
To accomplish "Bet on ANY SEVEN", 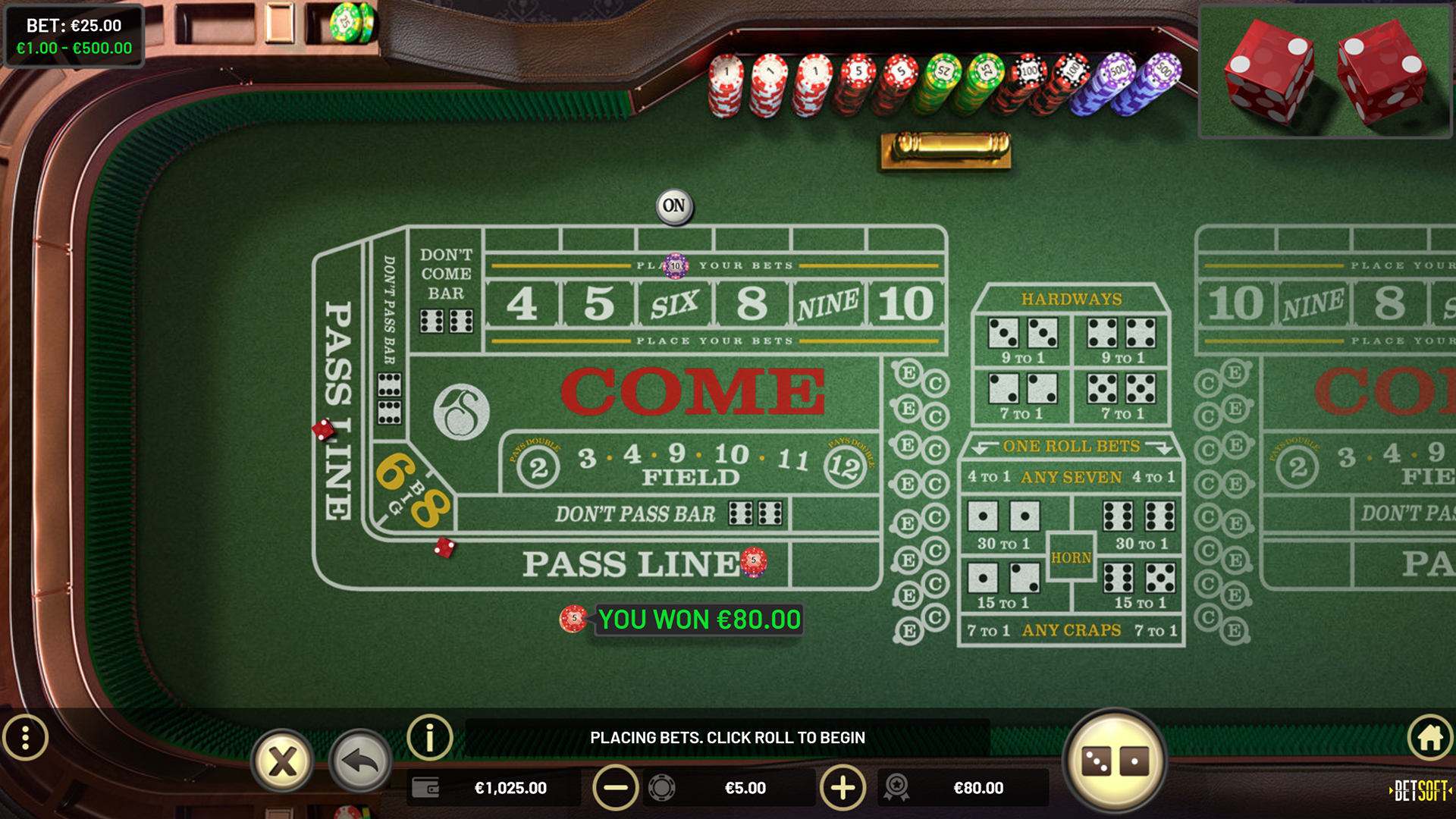I will point(1071,477).
